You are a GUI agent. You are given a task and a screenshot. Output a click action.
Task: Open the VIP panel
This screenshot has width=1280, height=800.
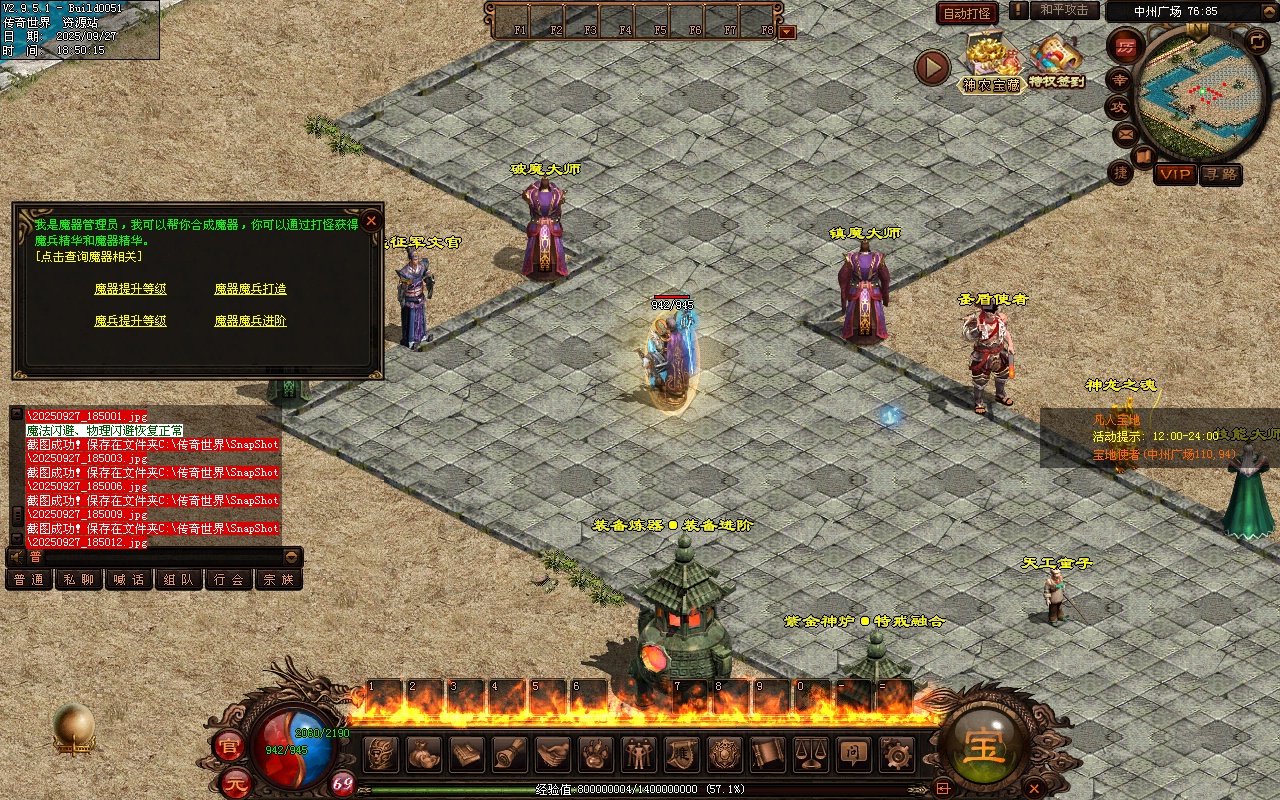pyautogui.click(x=1175, y=174)
